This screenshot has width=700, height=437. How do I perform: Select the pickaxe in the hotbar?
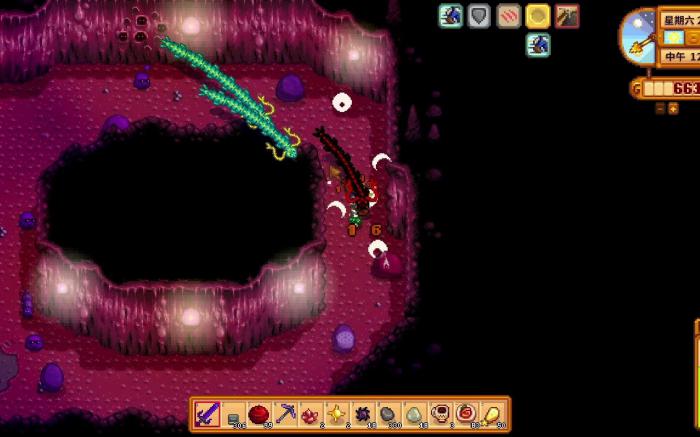tap(285, 414)
